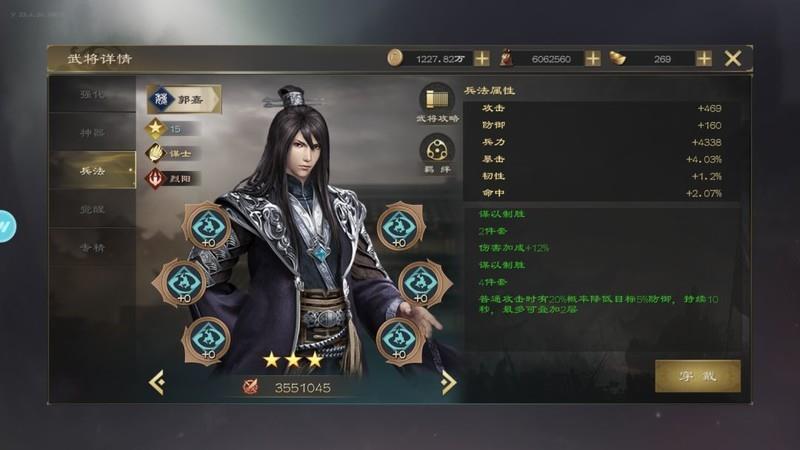Select the 兵法 tab
Image resolution: width=800 pixels, height=450 pixels.
pos(93,170)
